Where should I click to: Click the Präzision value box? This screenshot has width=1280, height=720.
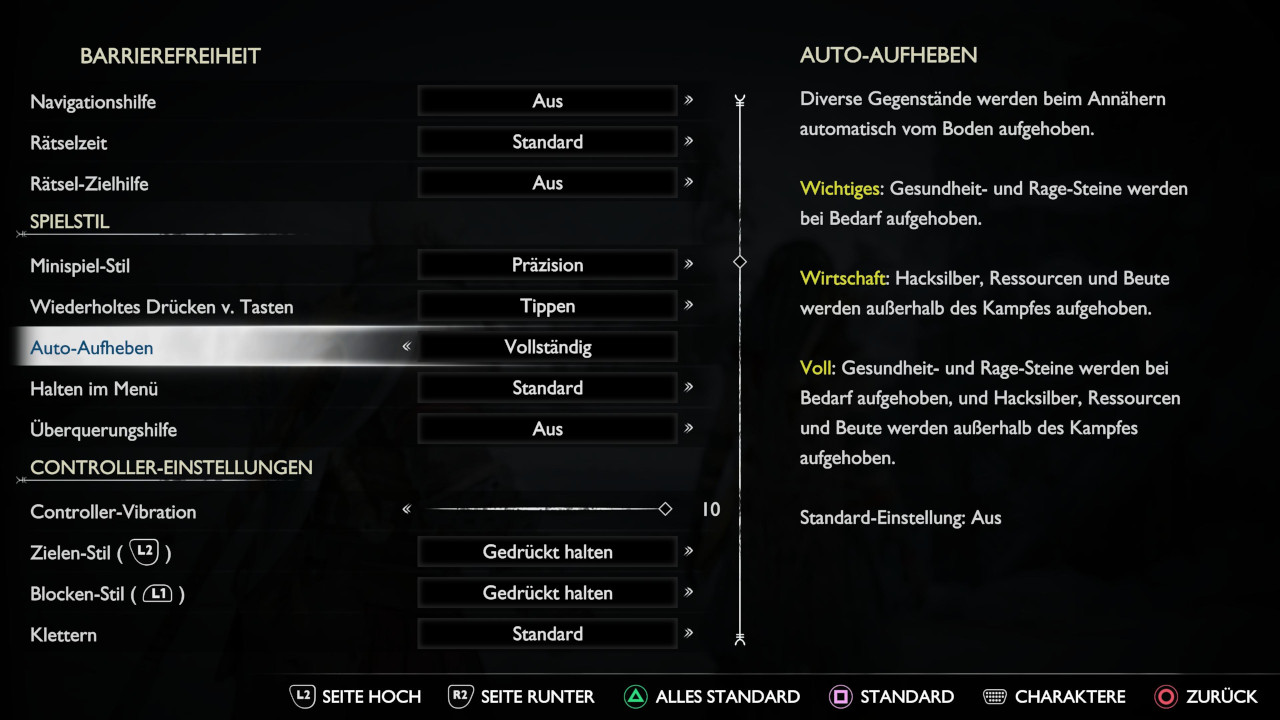[547, 265]
